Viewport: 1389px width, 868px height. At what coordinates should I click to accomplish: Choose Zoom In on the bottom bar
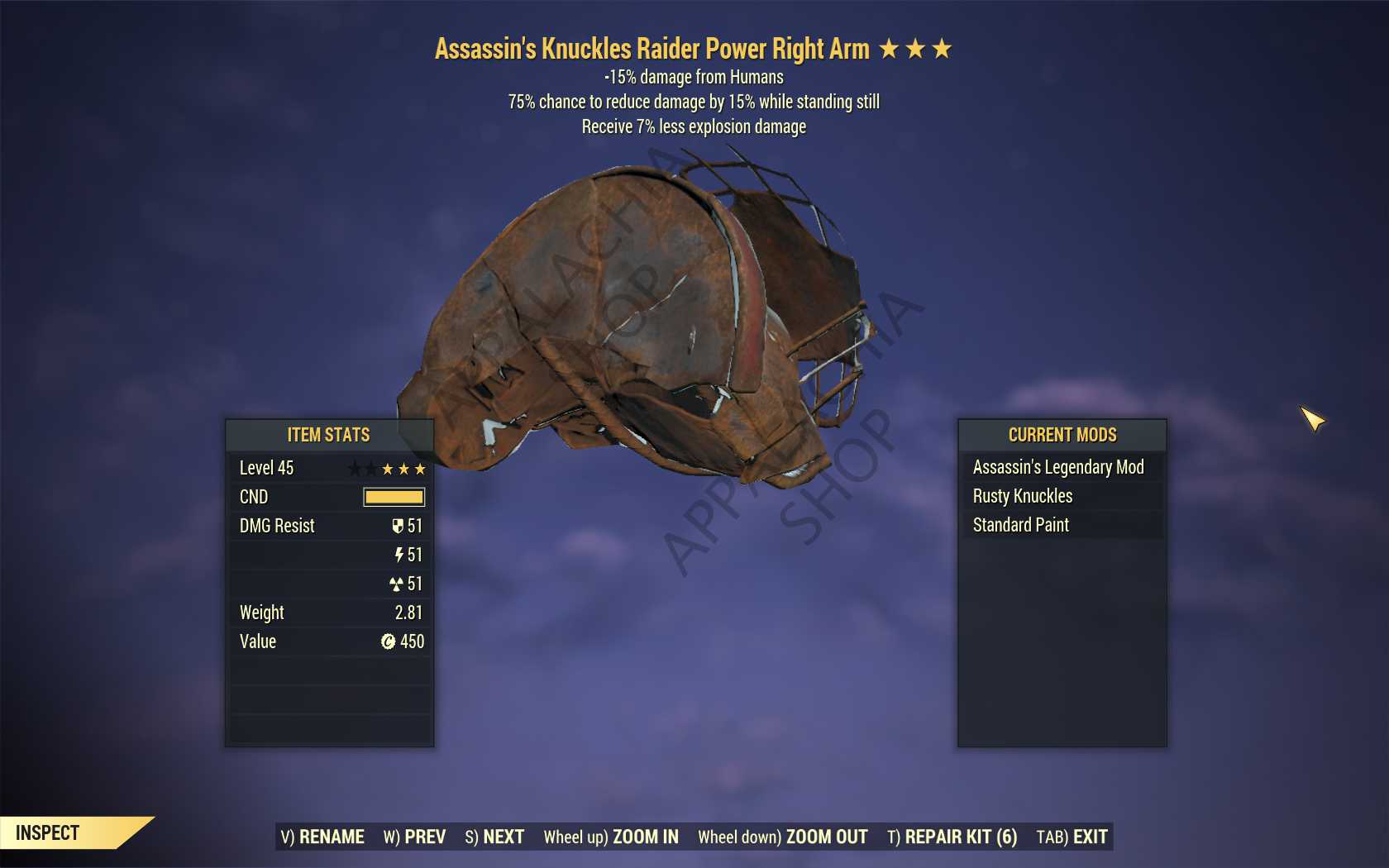click(x=611, y=837)
